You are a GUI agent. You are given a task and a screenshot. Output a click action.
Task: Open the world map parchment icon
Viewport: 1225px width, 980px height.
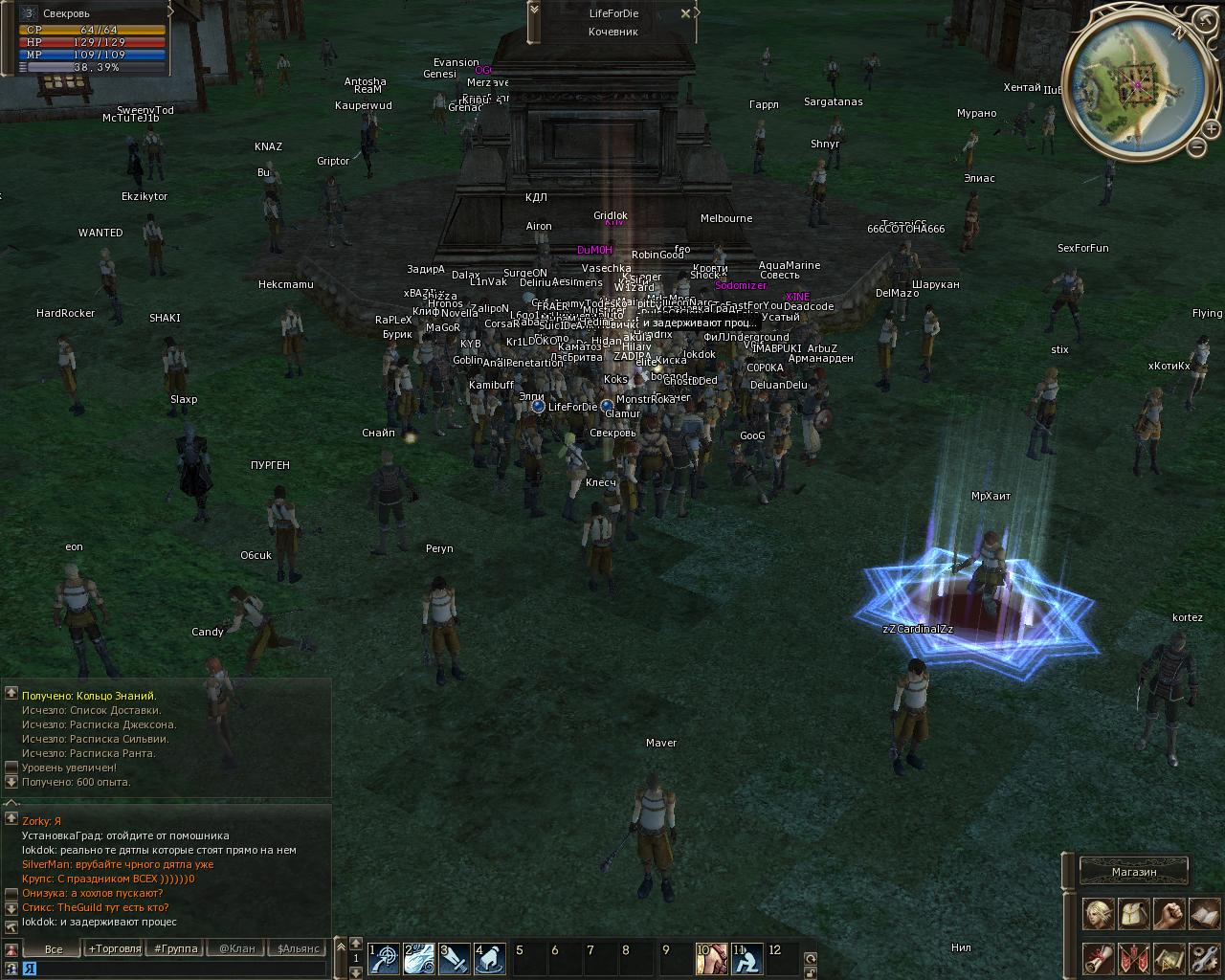point(1169,958)
